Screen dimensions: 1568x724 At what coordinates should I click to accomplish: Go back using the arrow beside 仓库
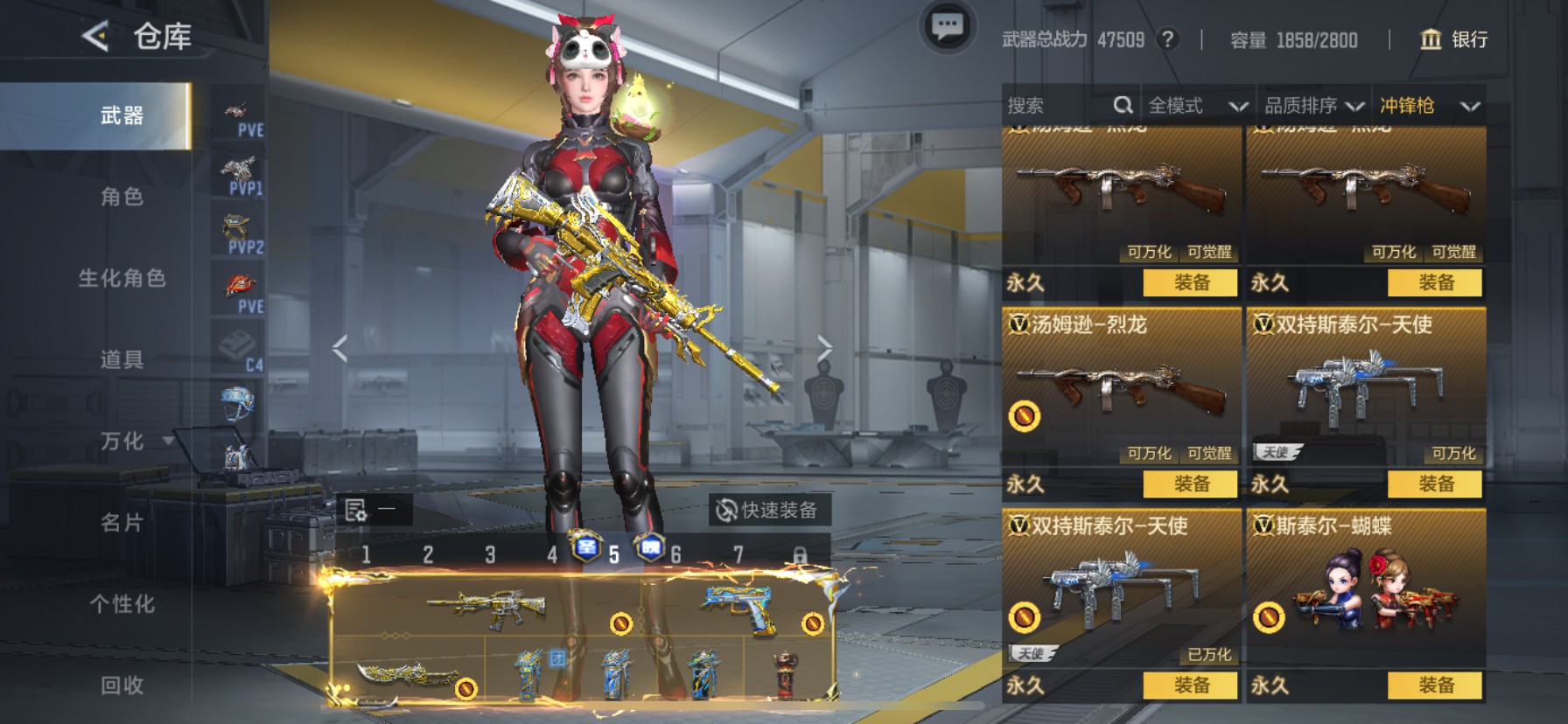tap(95, 37)
